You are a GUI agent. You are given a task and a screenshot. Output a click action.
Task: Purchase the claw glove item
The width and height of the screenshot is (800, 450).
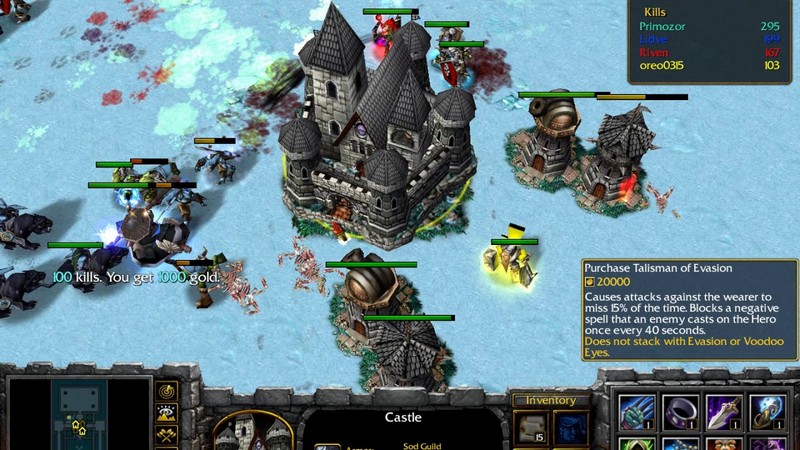pos(637,411)
